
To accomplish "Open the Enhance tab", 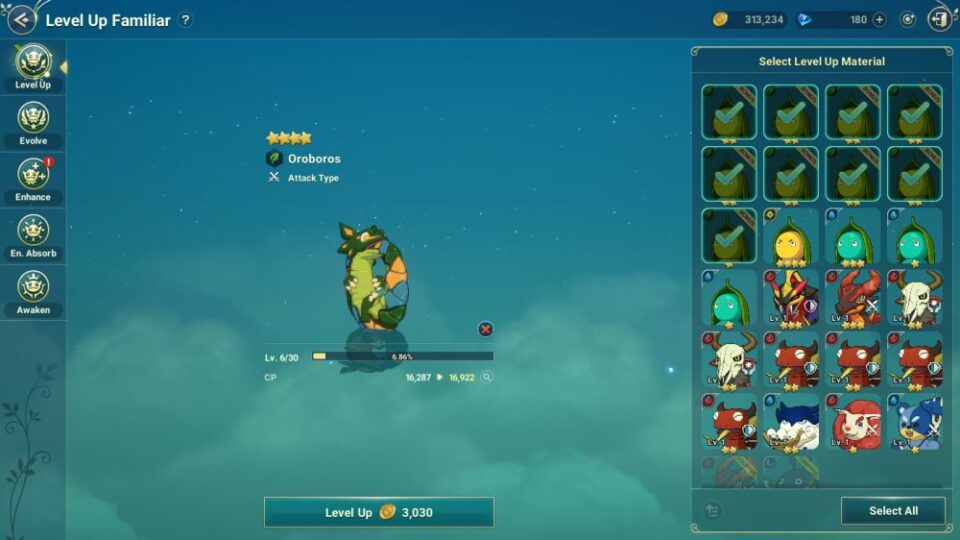I will (33, 180).
